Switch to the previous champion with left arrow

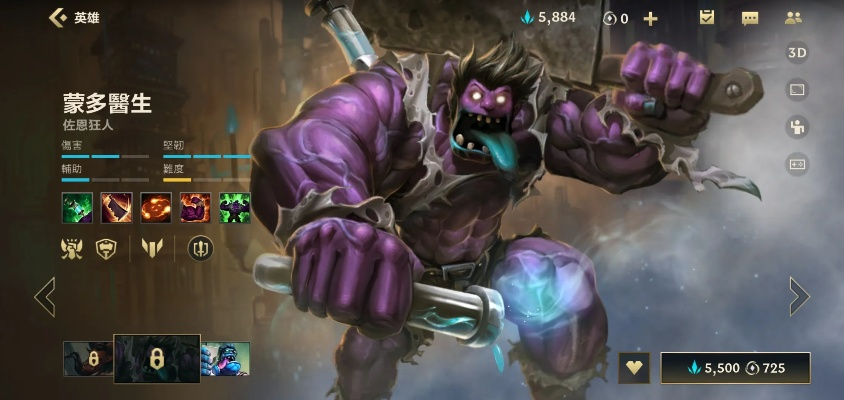pyautogui.click(x=45, y=296)
